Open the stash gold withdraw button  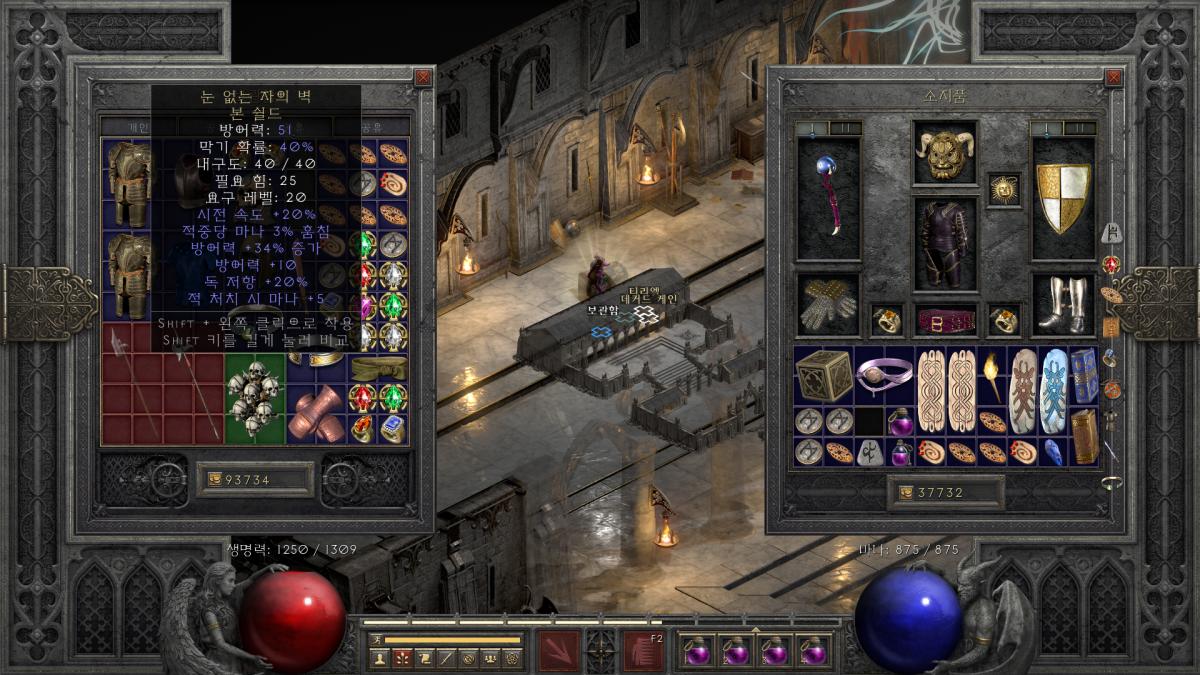(213, 481)
